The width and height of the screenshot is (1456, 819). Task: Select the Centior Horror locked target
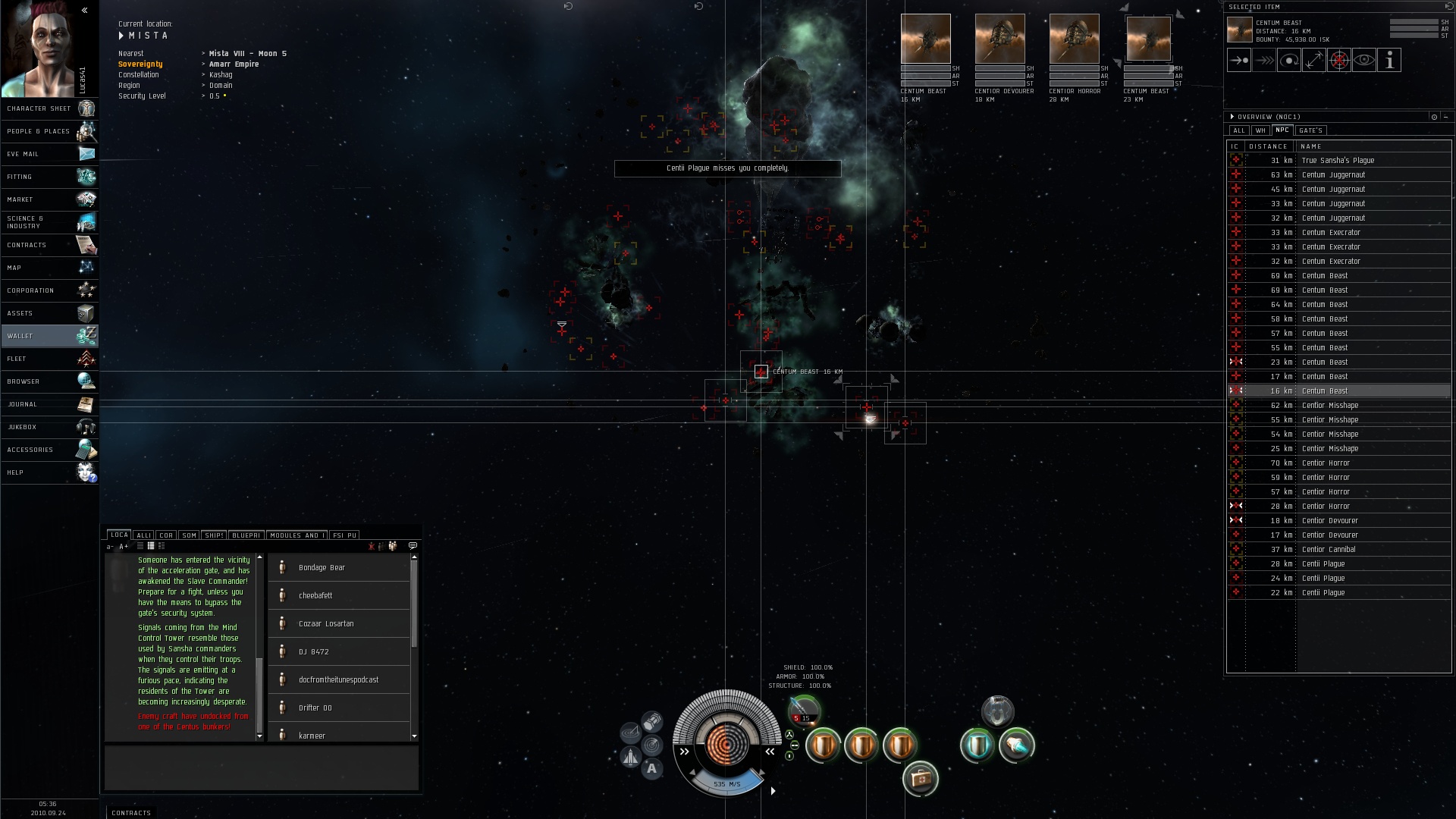coord(1074,39)
